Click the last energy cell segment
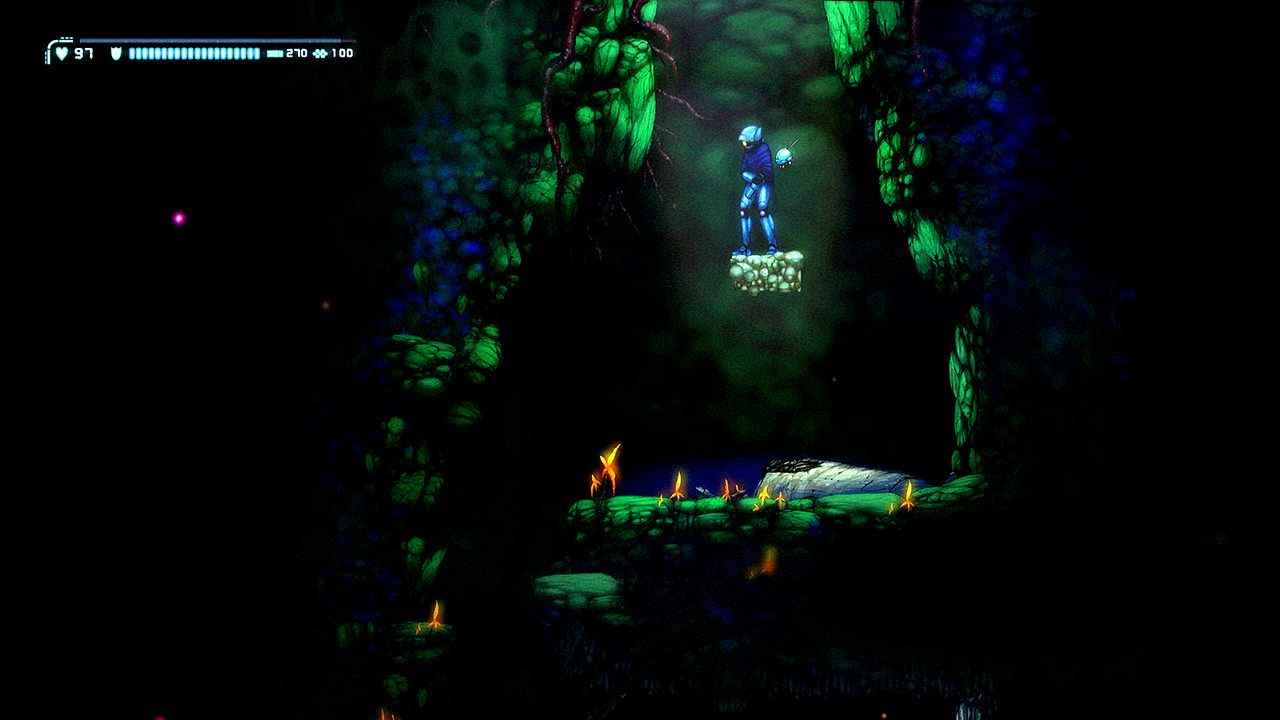 coord(256,53)
